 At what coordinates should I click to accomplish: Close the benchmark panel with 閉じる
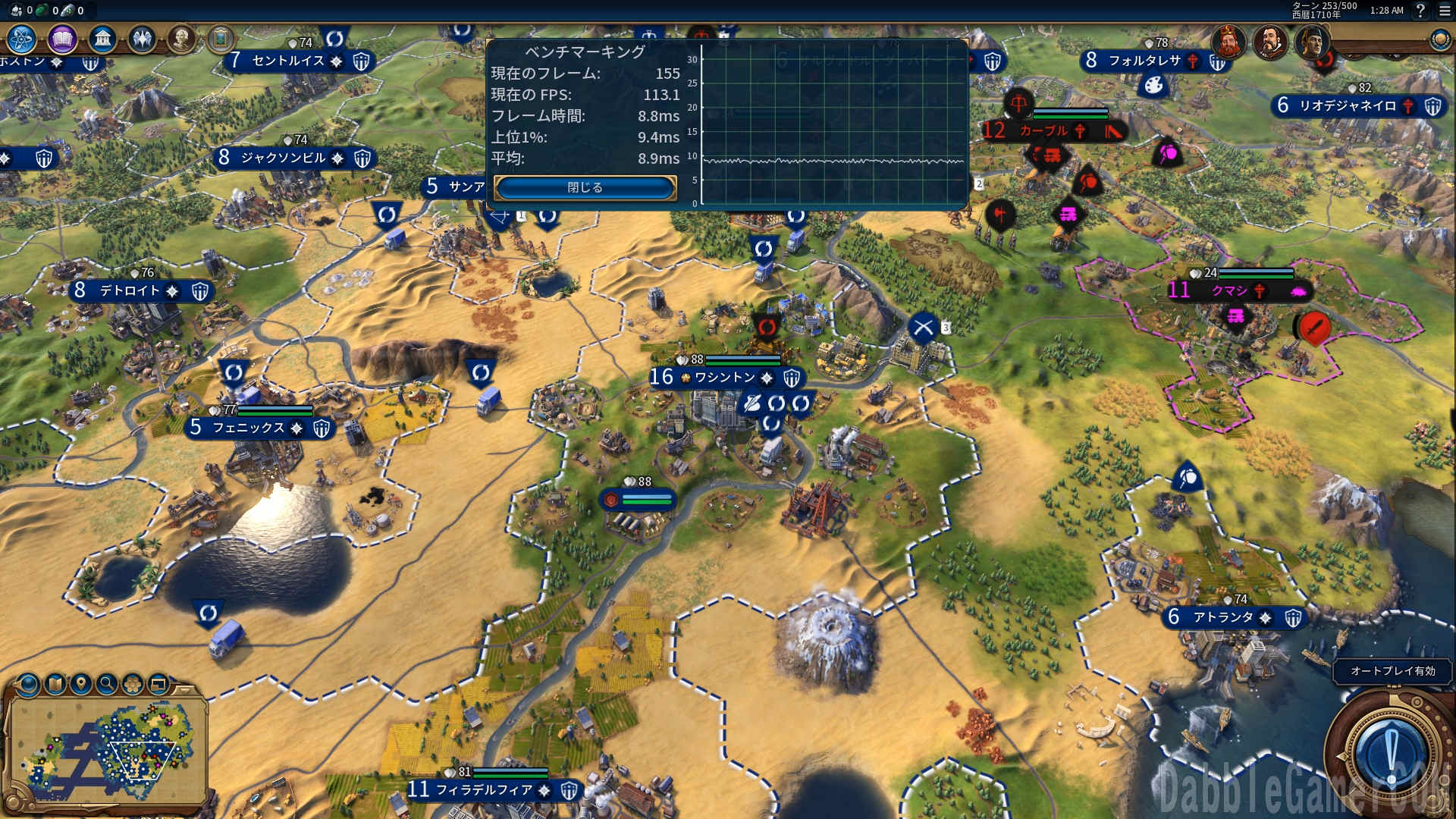coord(585,187)
